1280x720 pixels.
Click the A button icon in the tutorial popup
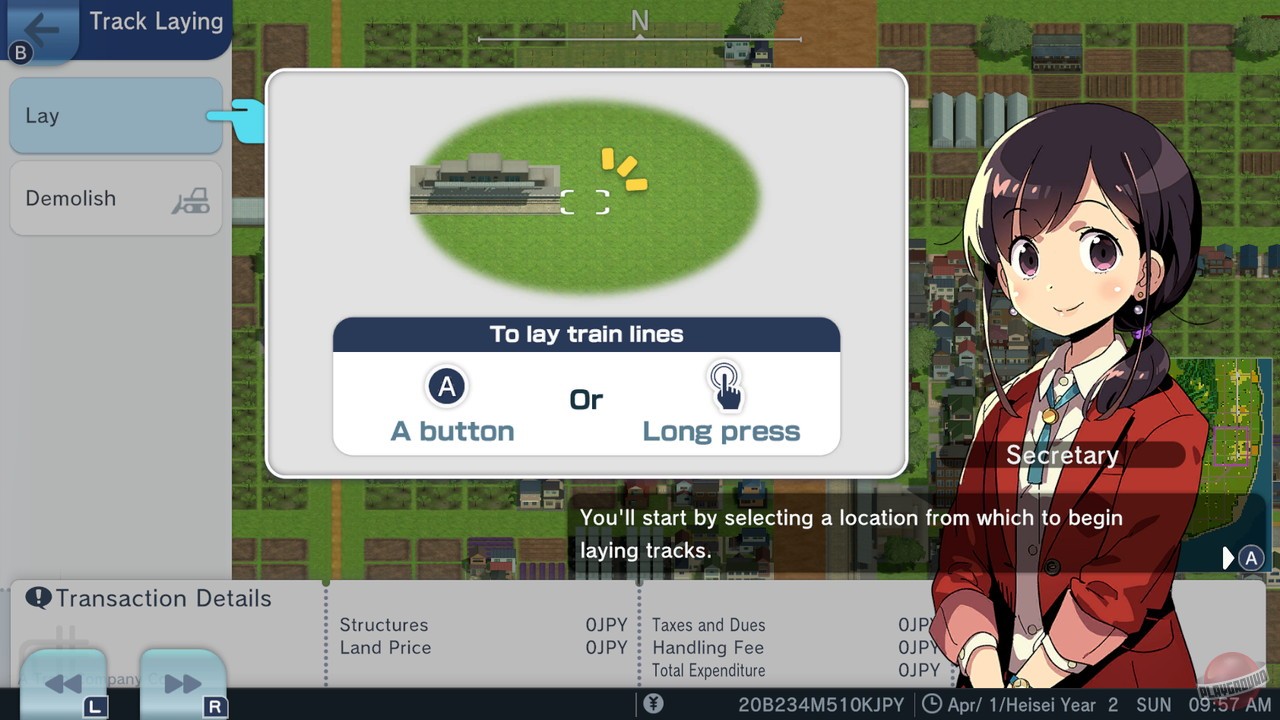coord(446,387)
